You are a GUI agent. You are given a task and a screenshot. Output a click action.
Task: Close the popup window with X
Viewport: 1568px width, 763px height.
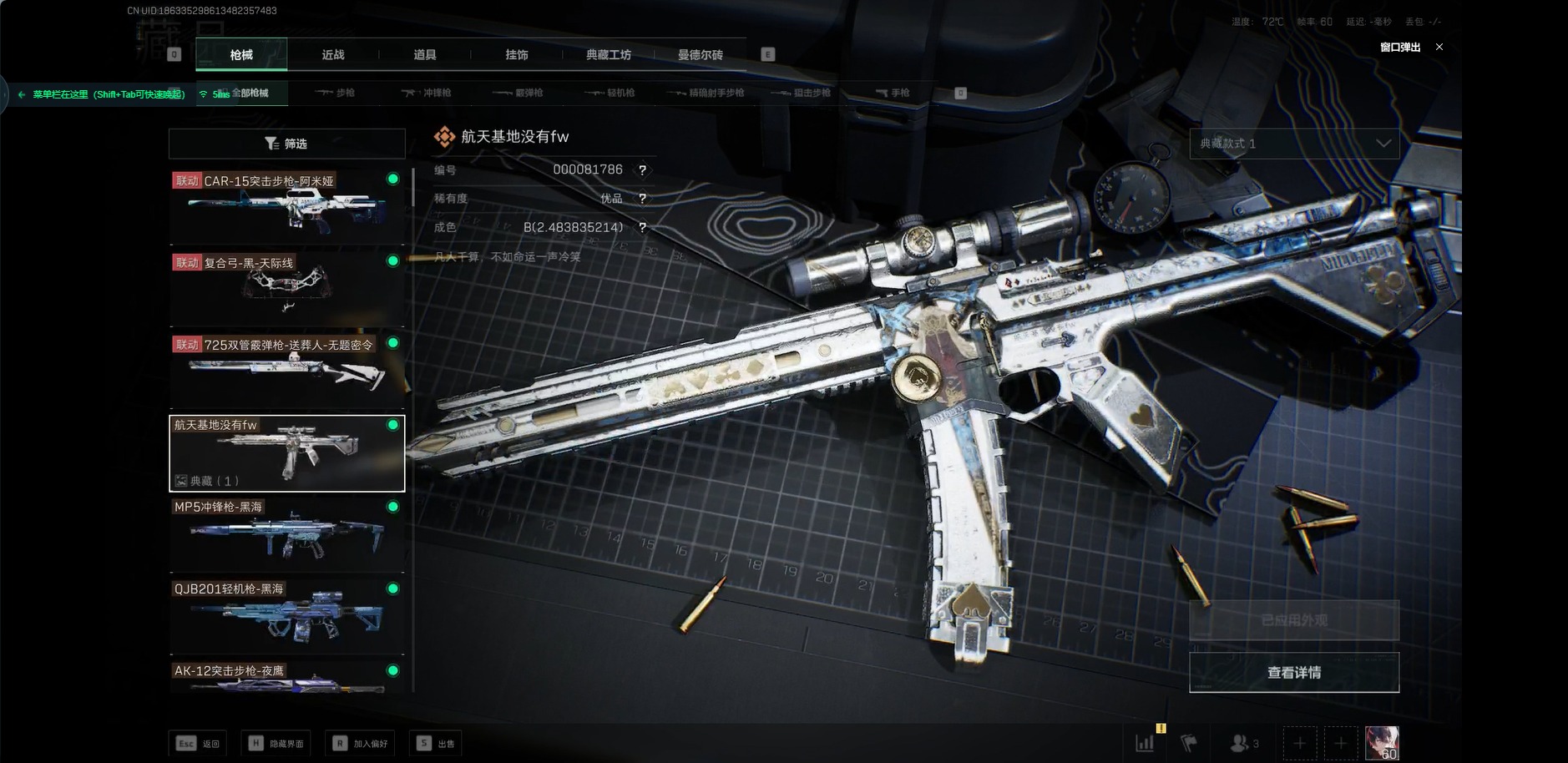1439,48
